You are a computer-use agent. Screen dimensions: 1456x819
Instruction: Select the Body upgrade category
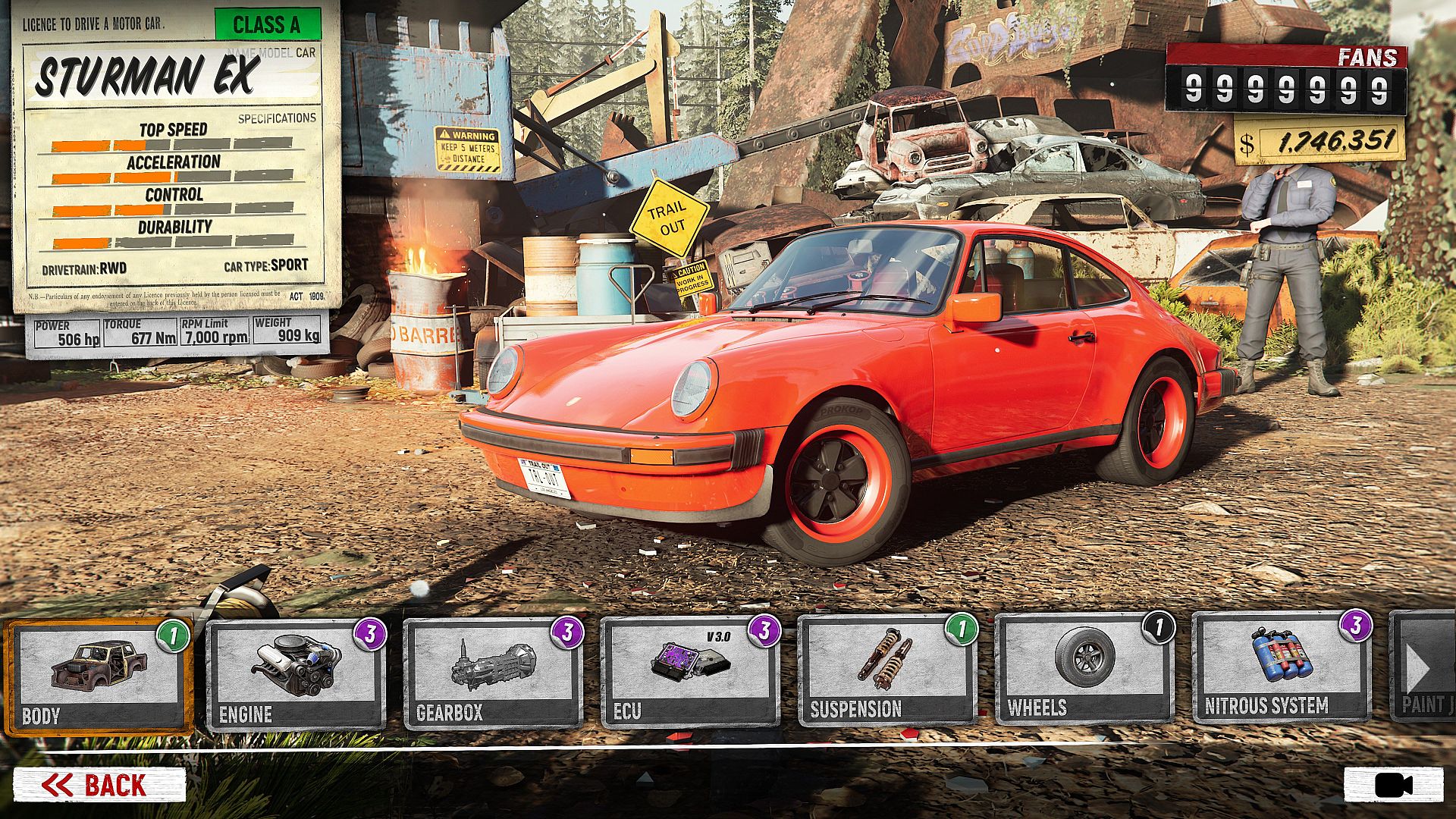coord(99,676)
